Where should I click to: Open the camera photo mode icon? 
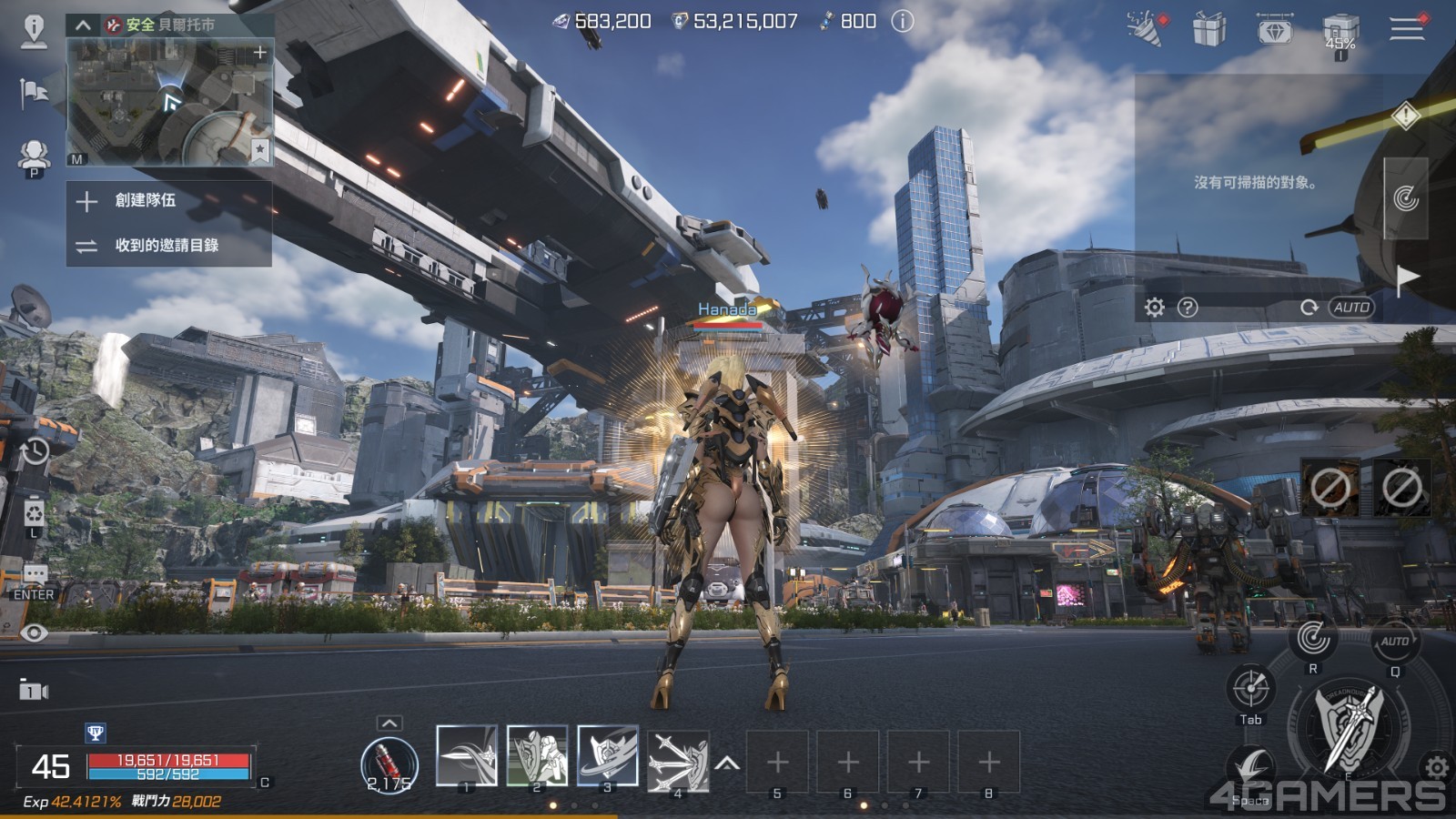point(34,691)
